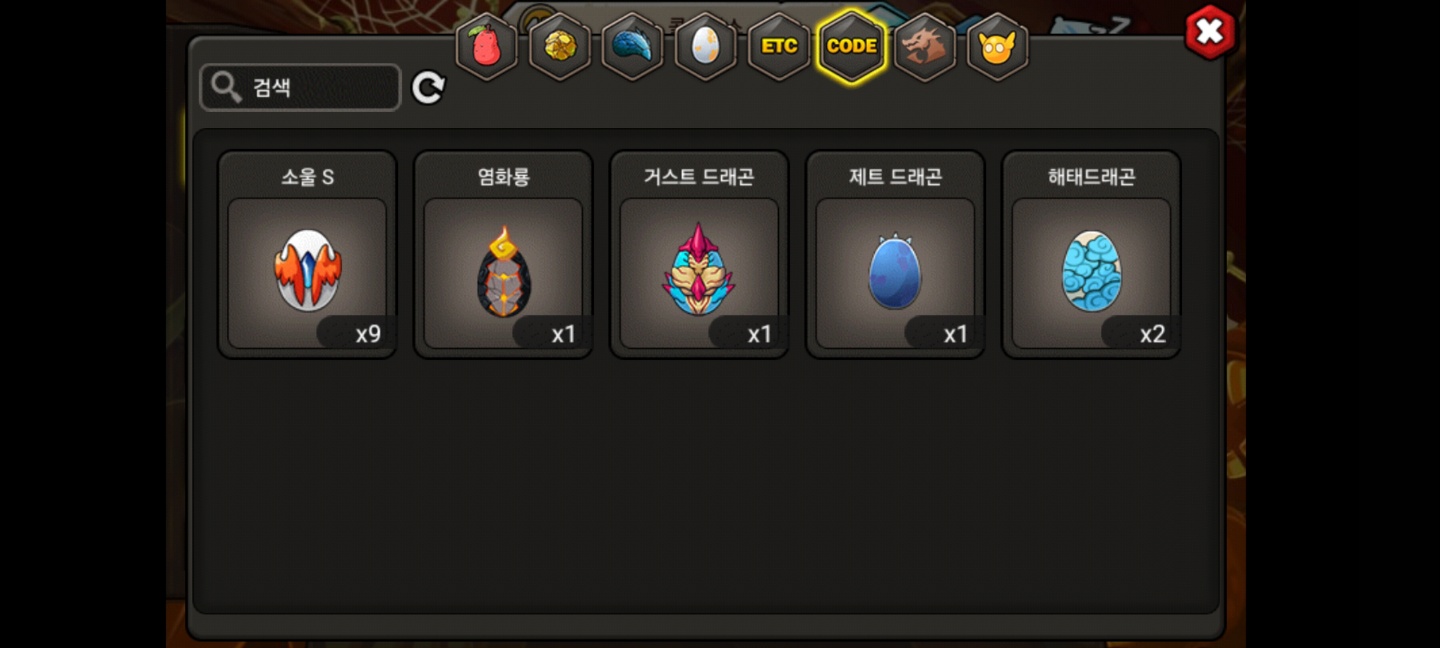Switch to the red fruit food tab
The width and height of the screenshot is (1440, 648).
(x=486, y=46)
